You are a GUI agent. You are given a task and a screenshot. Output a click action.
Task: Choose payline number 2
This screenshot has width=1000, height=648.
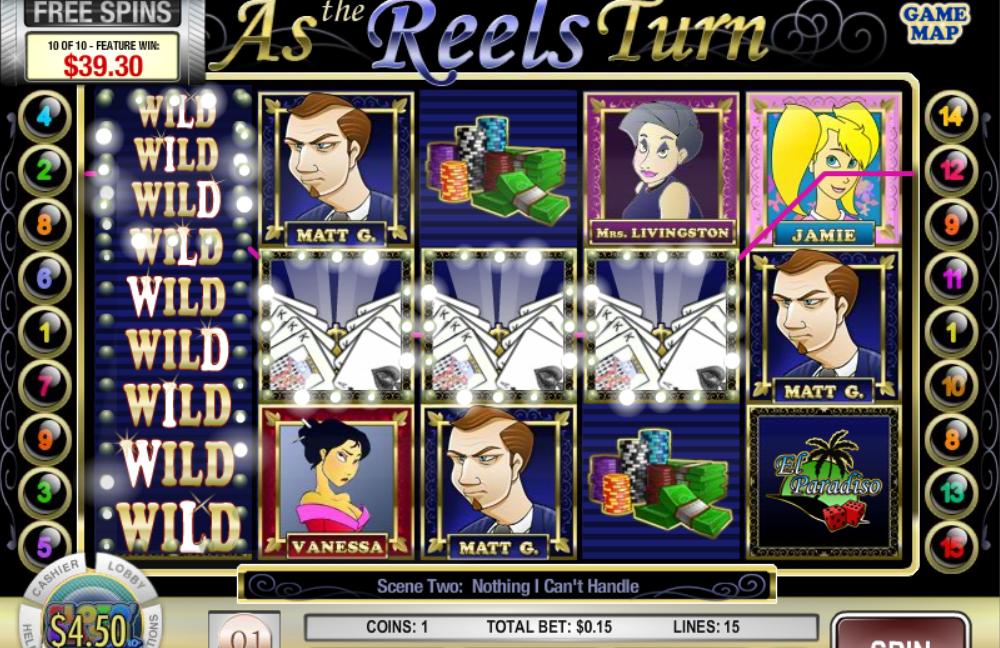point(45,170)
